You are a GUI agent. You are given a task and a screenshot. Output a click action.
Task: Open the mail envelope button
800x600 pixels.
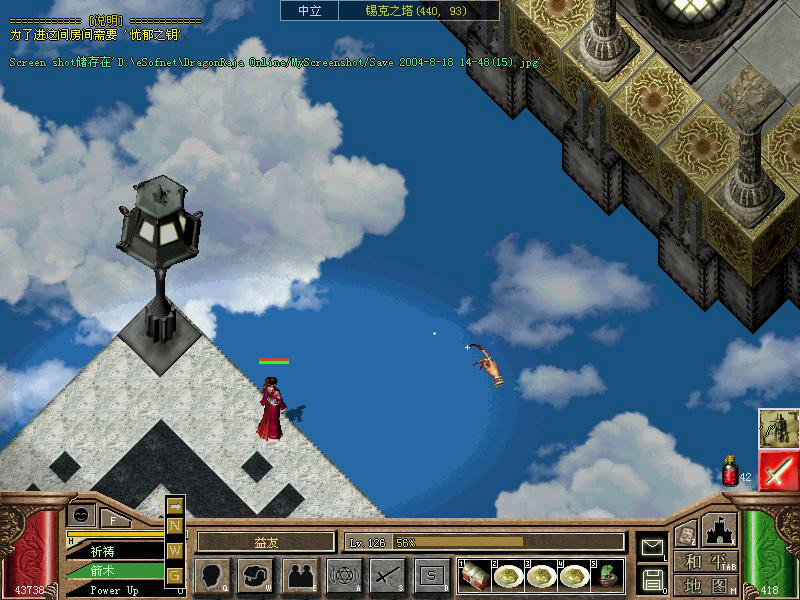(653, 546)
